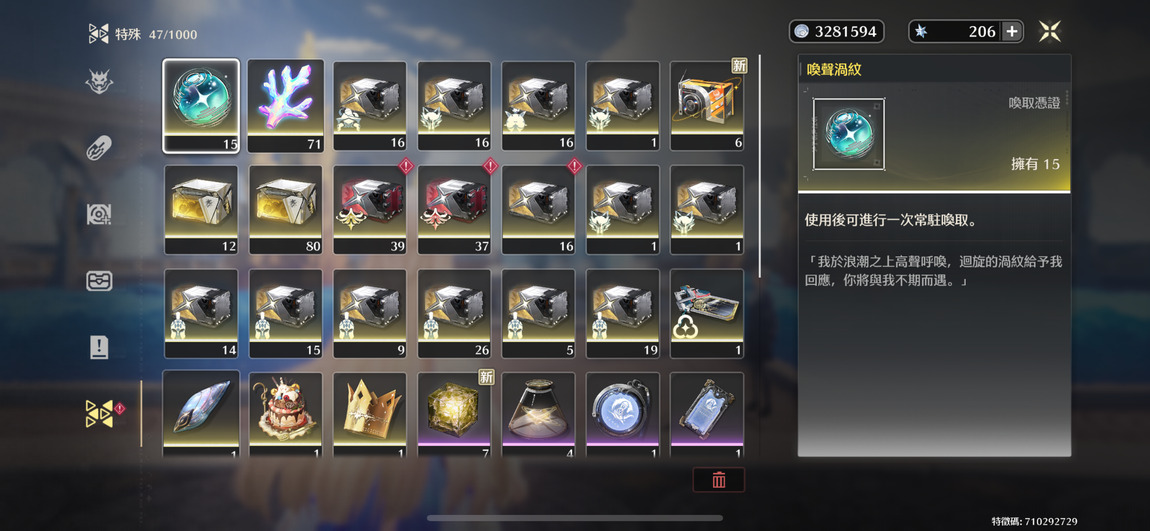Select the glowing coral item with 71
The image size is (1150, 531).
pyautogui.click(x=285, y=106)
